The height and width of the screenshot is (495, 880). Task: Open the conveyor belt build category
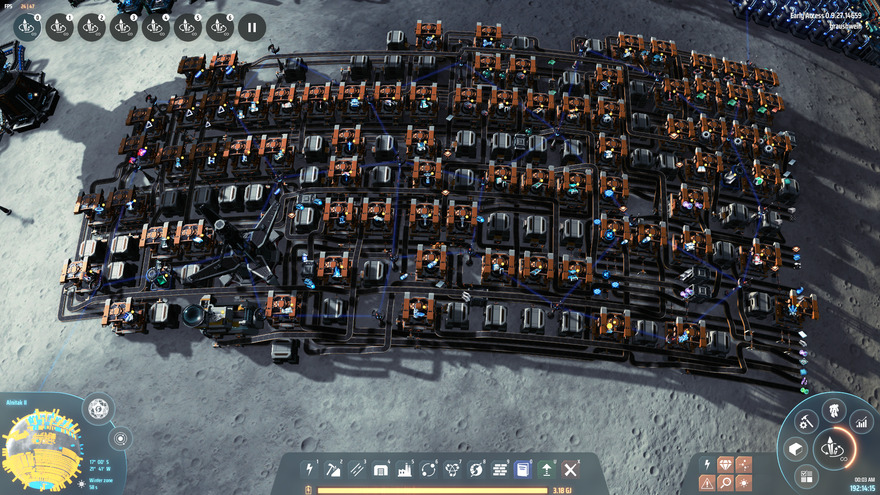click(x=357, y=469)
